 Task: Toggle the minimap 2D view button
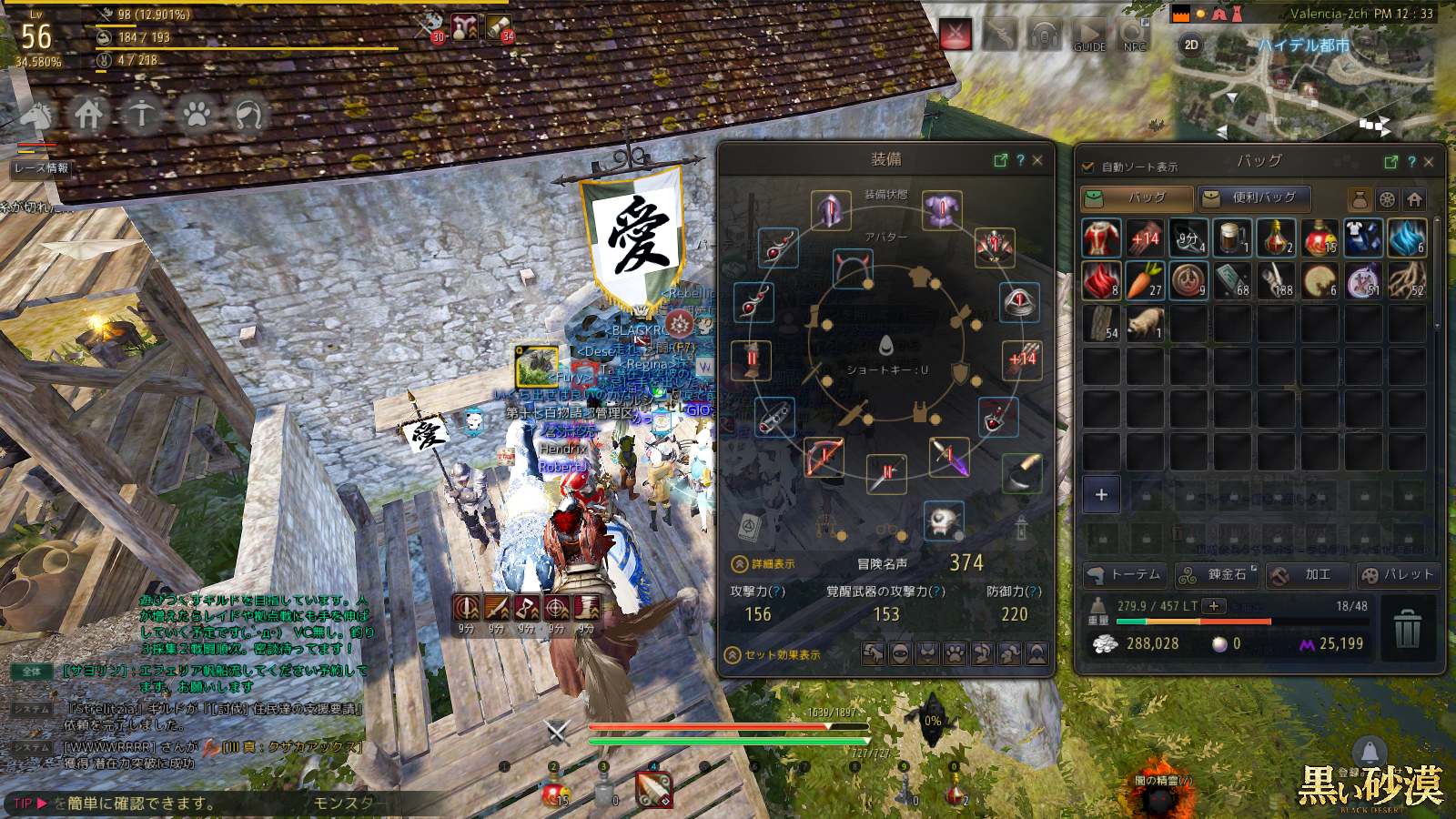pyautogui.click(x=1191, y=45)
